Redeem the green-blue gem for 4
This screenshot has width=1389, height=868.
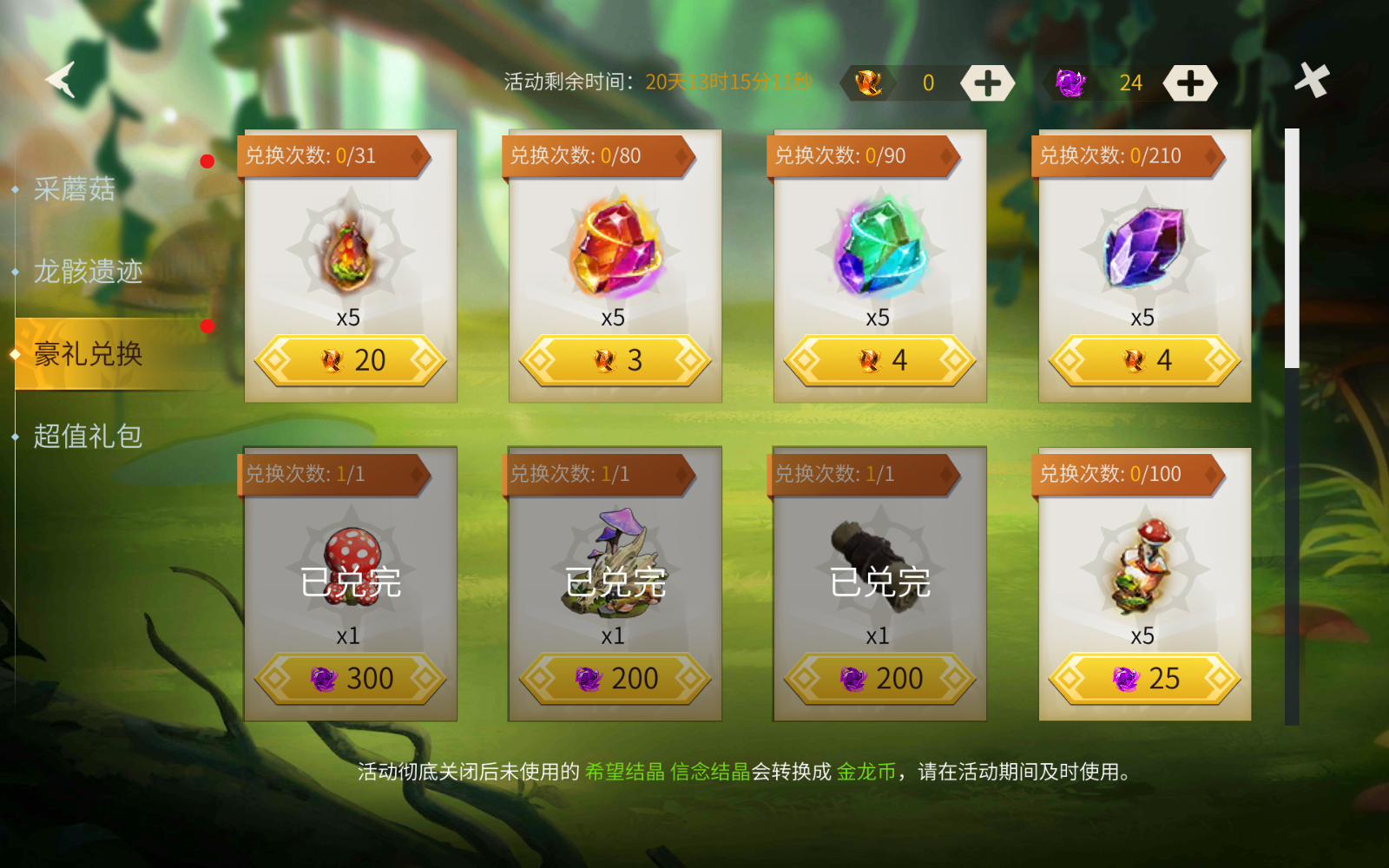pyautogui.click(x=880, y=360)
